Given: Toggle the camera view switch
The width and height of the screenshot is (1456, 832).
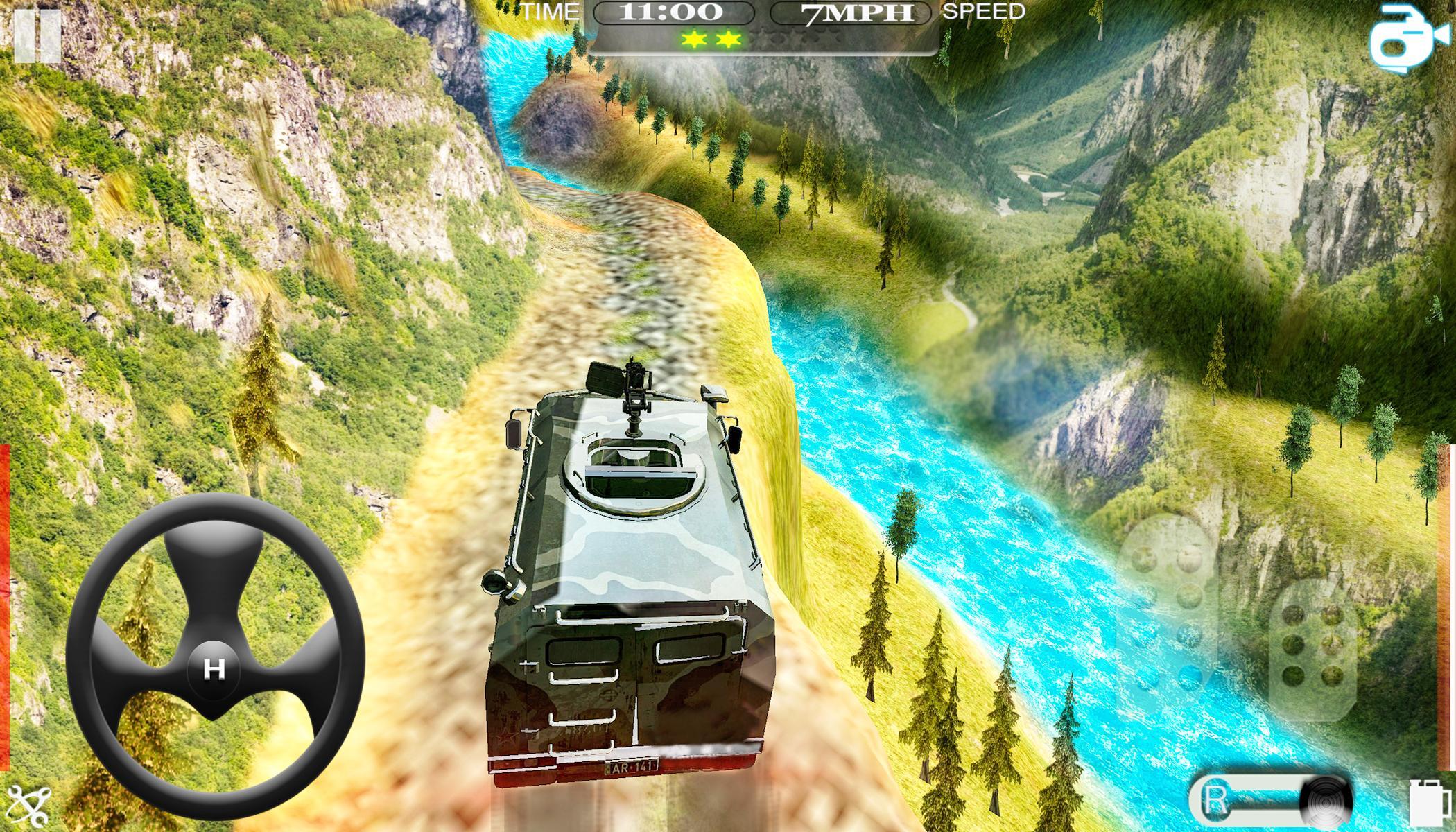Looking at the screenshot, I should [x=1411, y=38].
